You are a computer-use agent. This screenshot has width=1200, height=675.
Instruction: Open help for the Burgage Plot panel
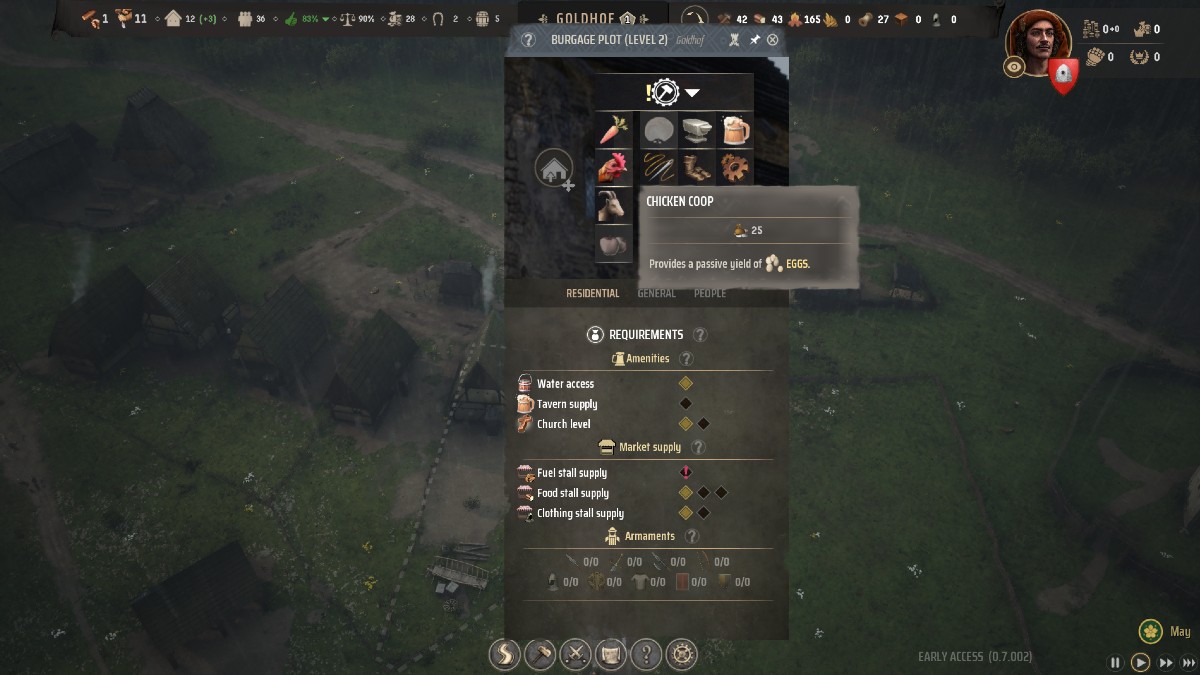[x=529, y=40]
